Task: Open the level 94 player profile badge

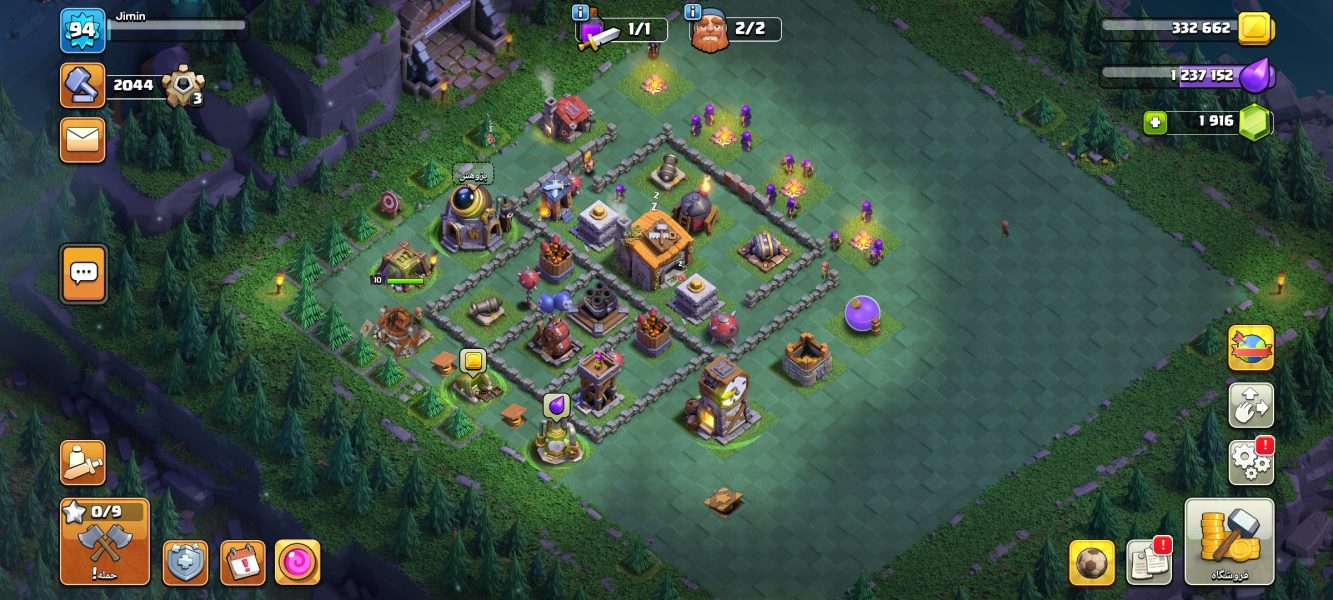Action: point(81,30)
